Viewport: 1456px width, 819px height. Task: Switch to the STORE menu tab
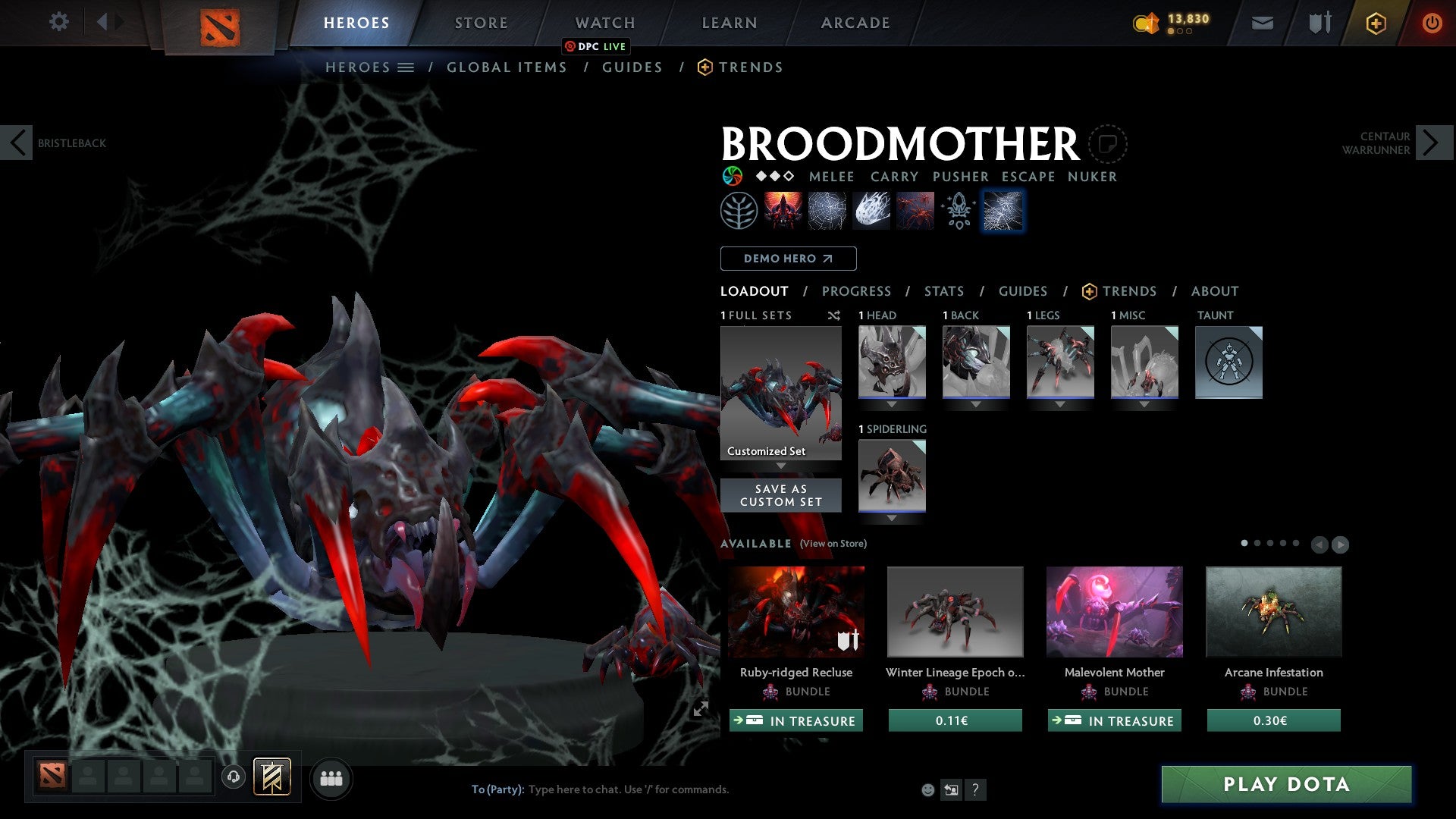480,22
